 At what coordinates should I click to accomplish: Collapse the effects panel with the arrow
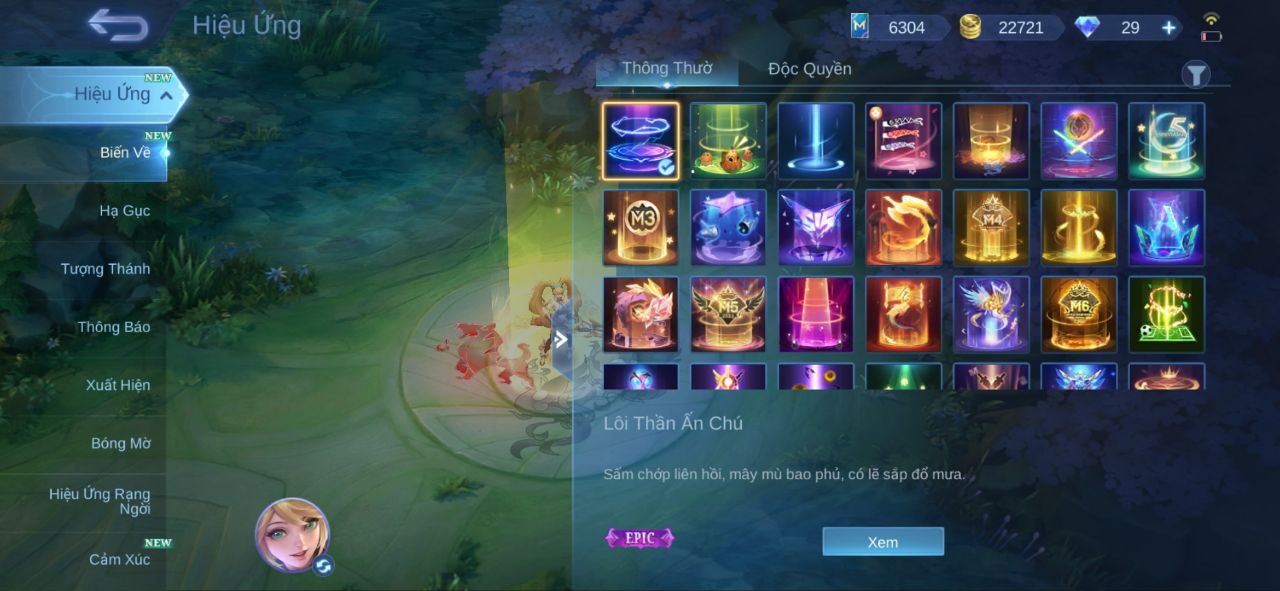(x=561, y=340)
